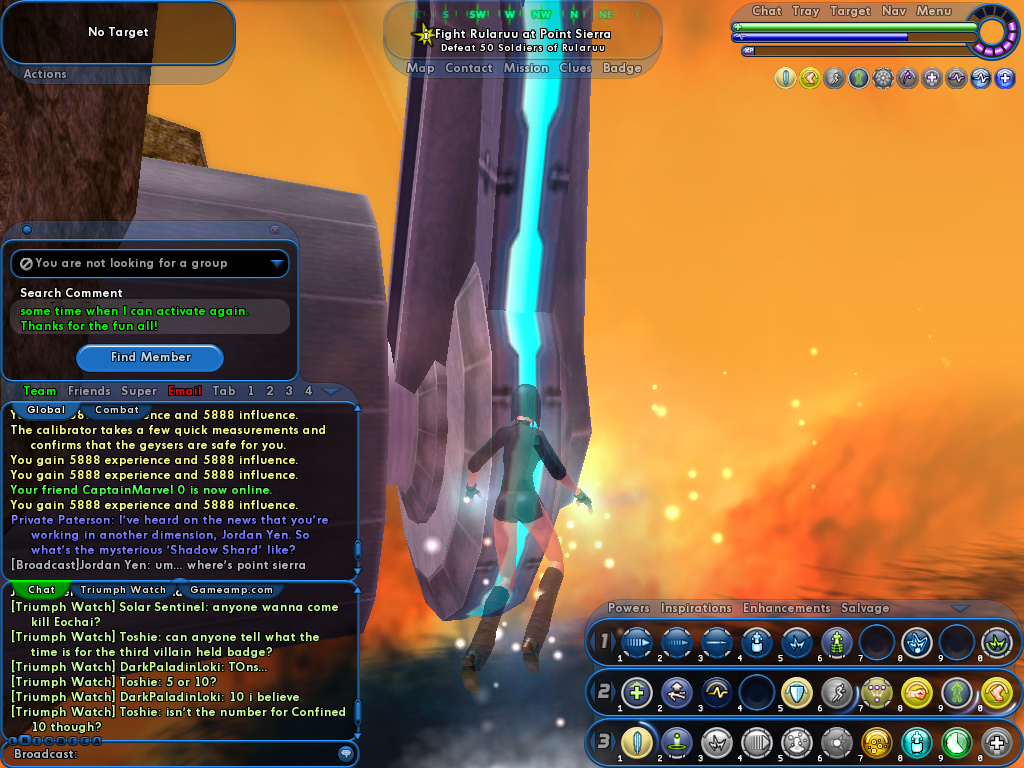
Task: Open the top-right Menu option
Action: 934,11
